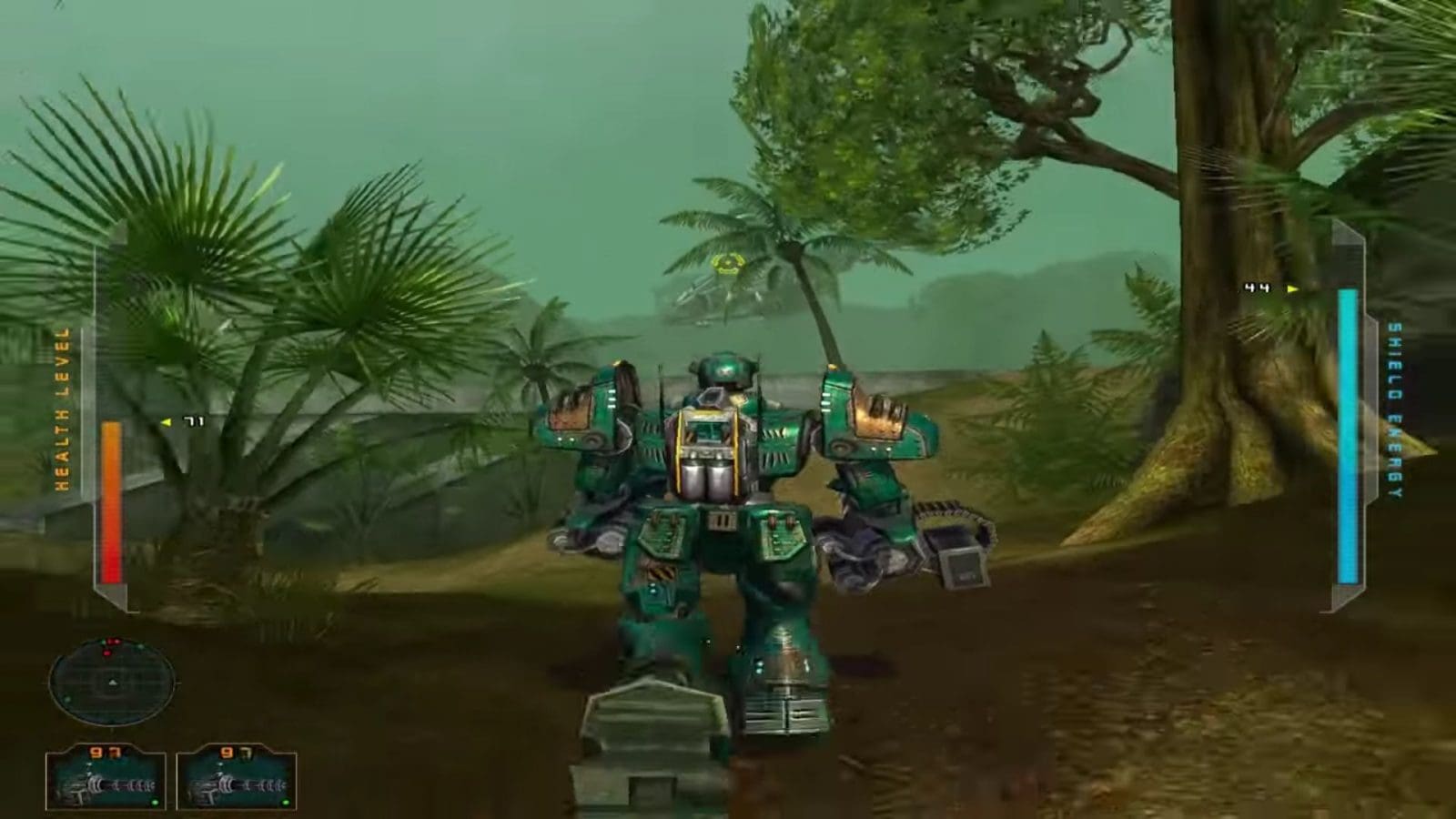Image resolution: width=1456 pixels, height=819 pixels.
Task: Click the white player arrow on the minimap
Action: (113, 682)
